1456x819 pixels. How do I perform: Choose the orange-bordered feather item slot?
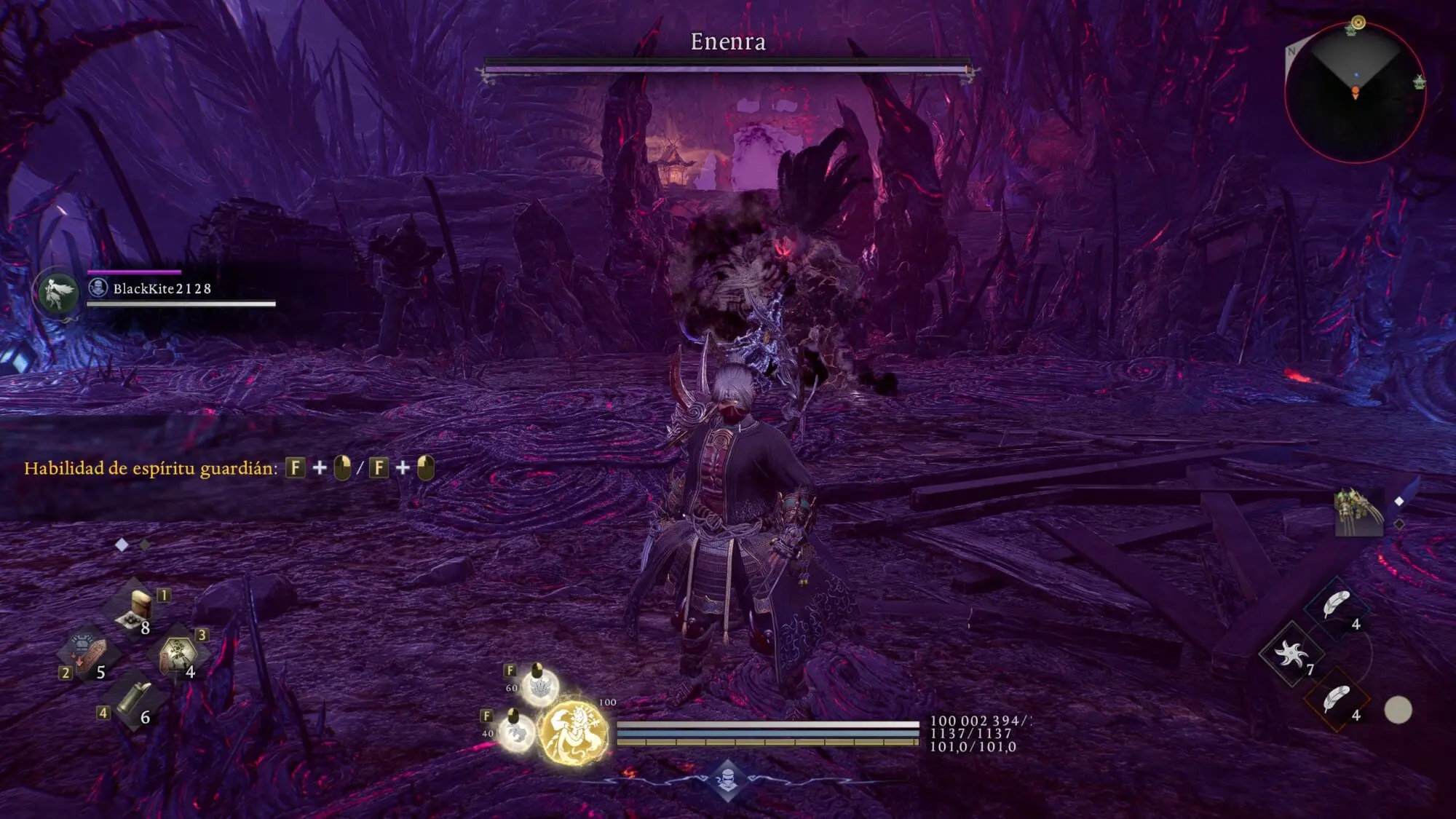(1337, 699)
